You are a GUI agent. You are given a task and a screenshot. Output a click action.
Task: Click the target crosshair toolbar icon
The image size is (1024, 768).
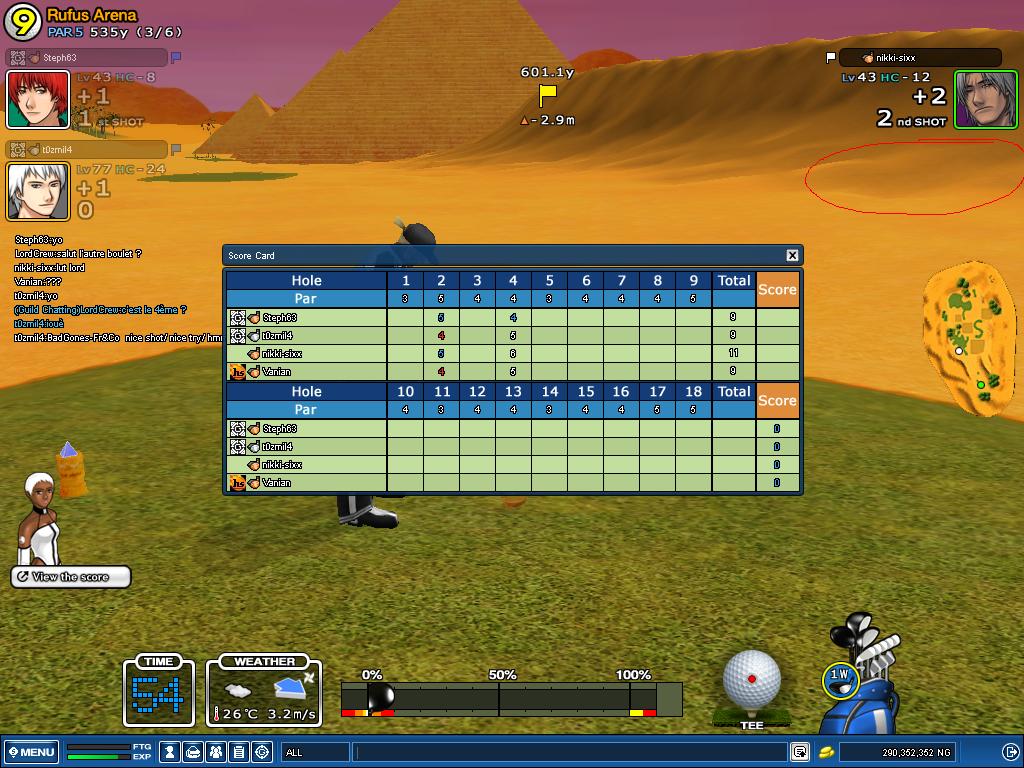pos(262,752)
